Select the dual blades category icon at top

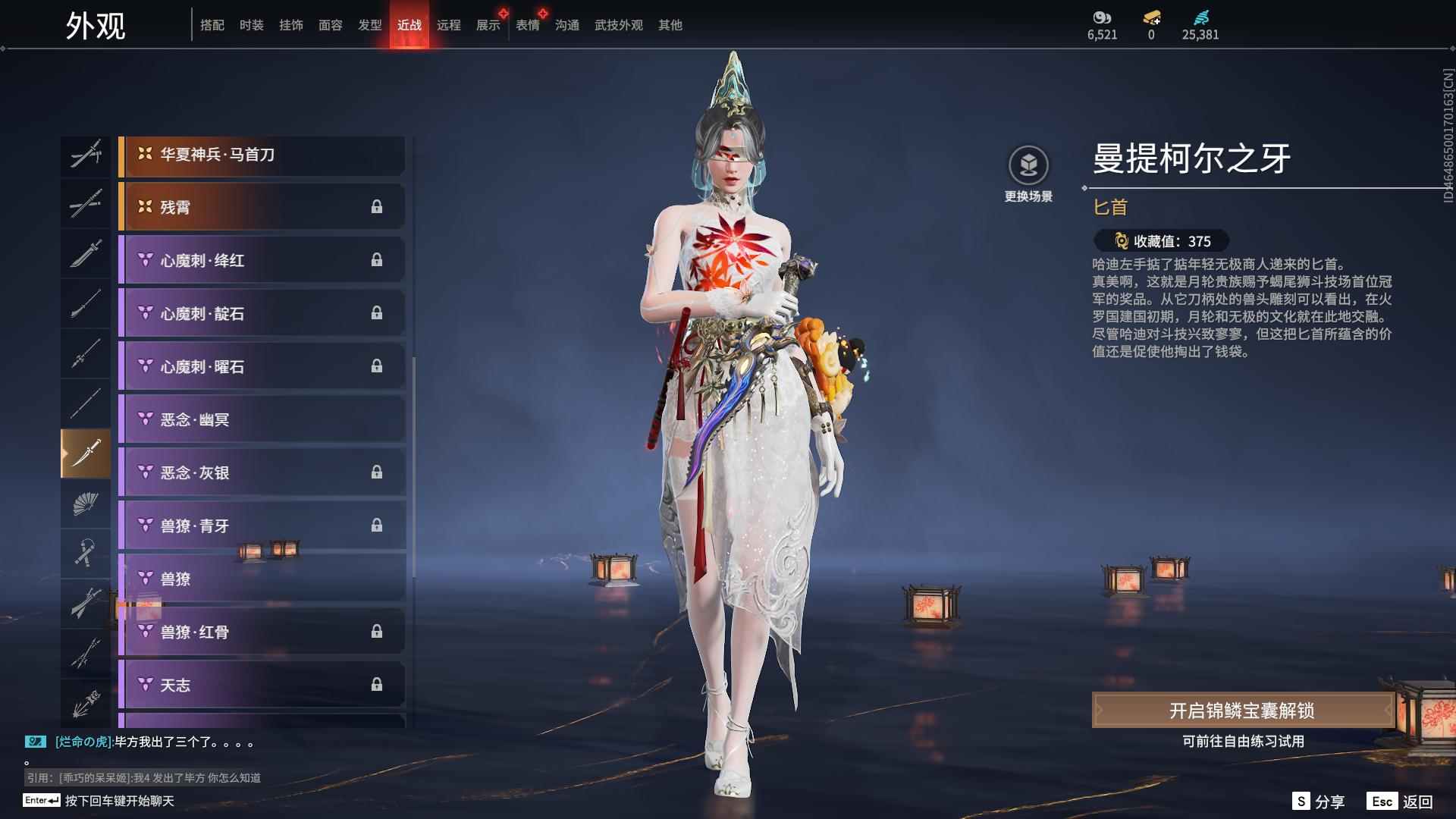(x=86, y=155)
